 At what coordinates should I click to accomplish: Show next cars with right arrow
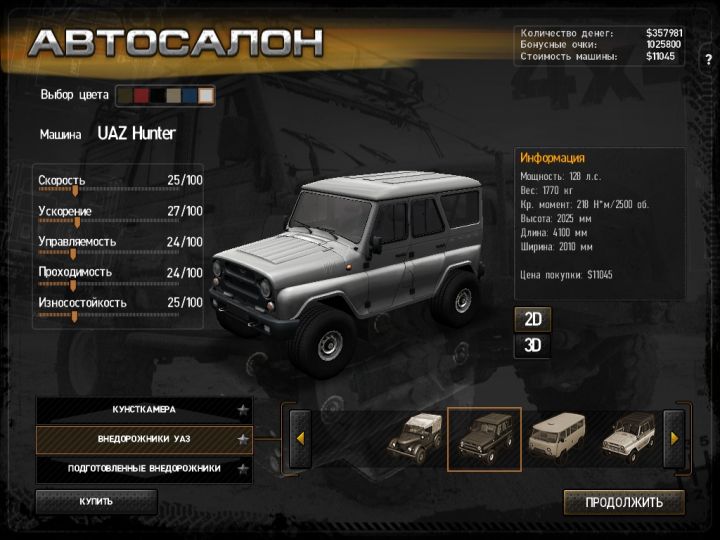pyautogui.click(x=674, y=438)
